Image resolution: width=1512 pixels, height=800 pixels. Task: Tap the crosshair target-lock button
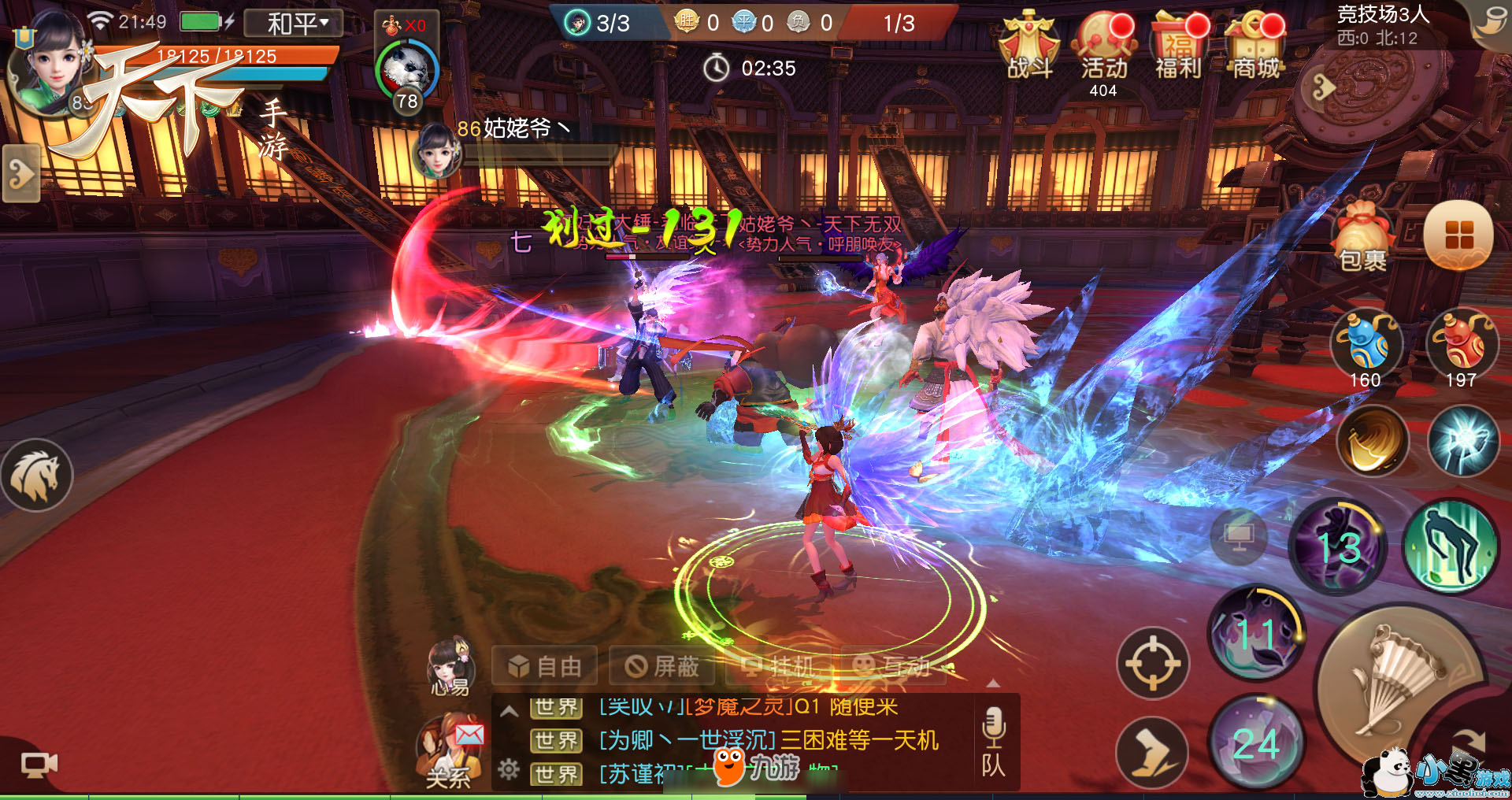(x=1152, y=663)
